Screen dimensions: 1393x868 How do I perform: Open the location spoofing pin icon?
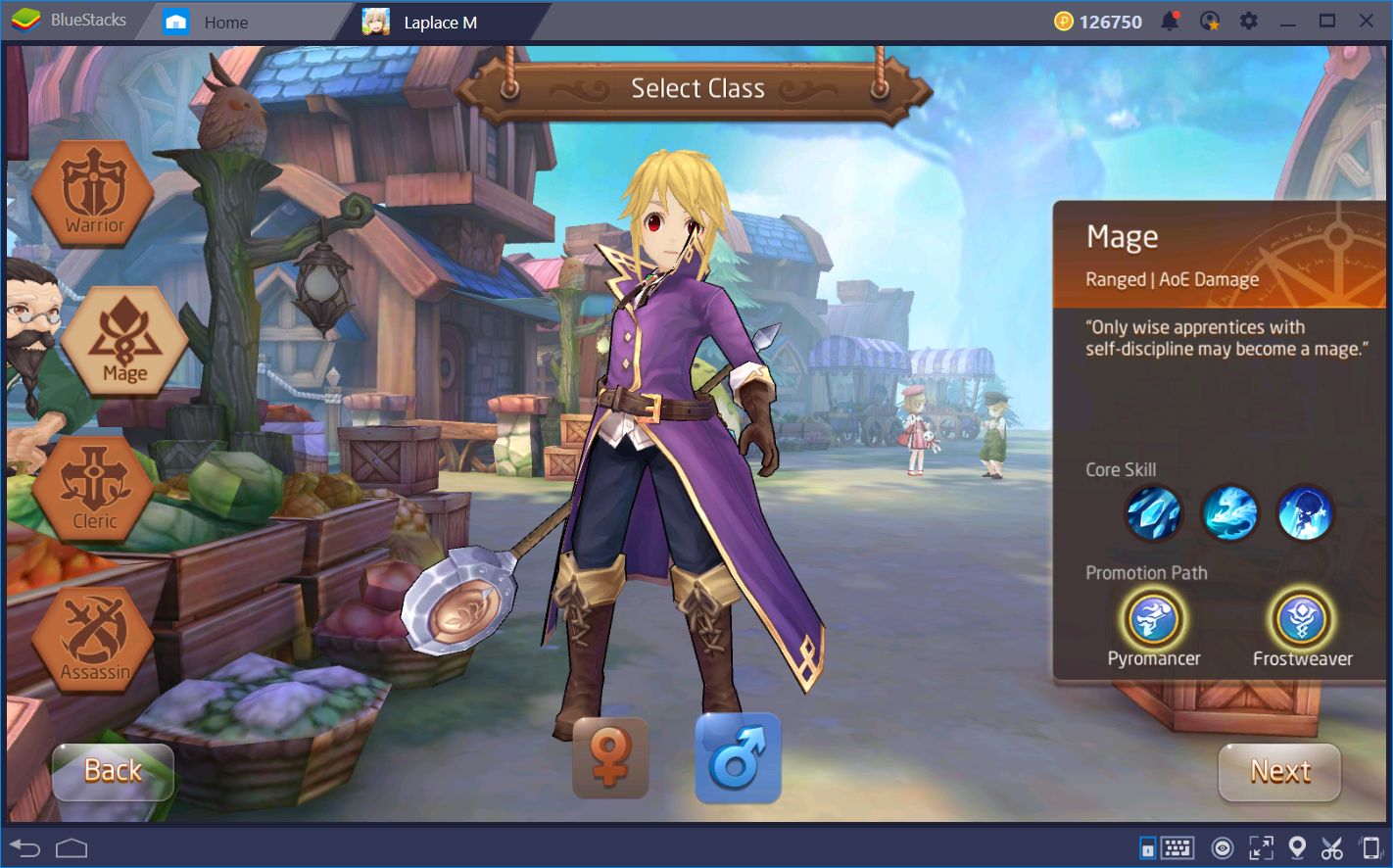[1297, 847]
